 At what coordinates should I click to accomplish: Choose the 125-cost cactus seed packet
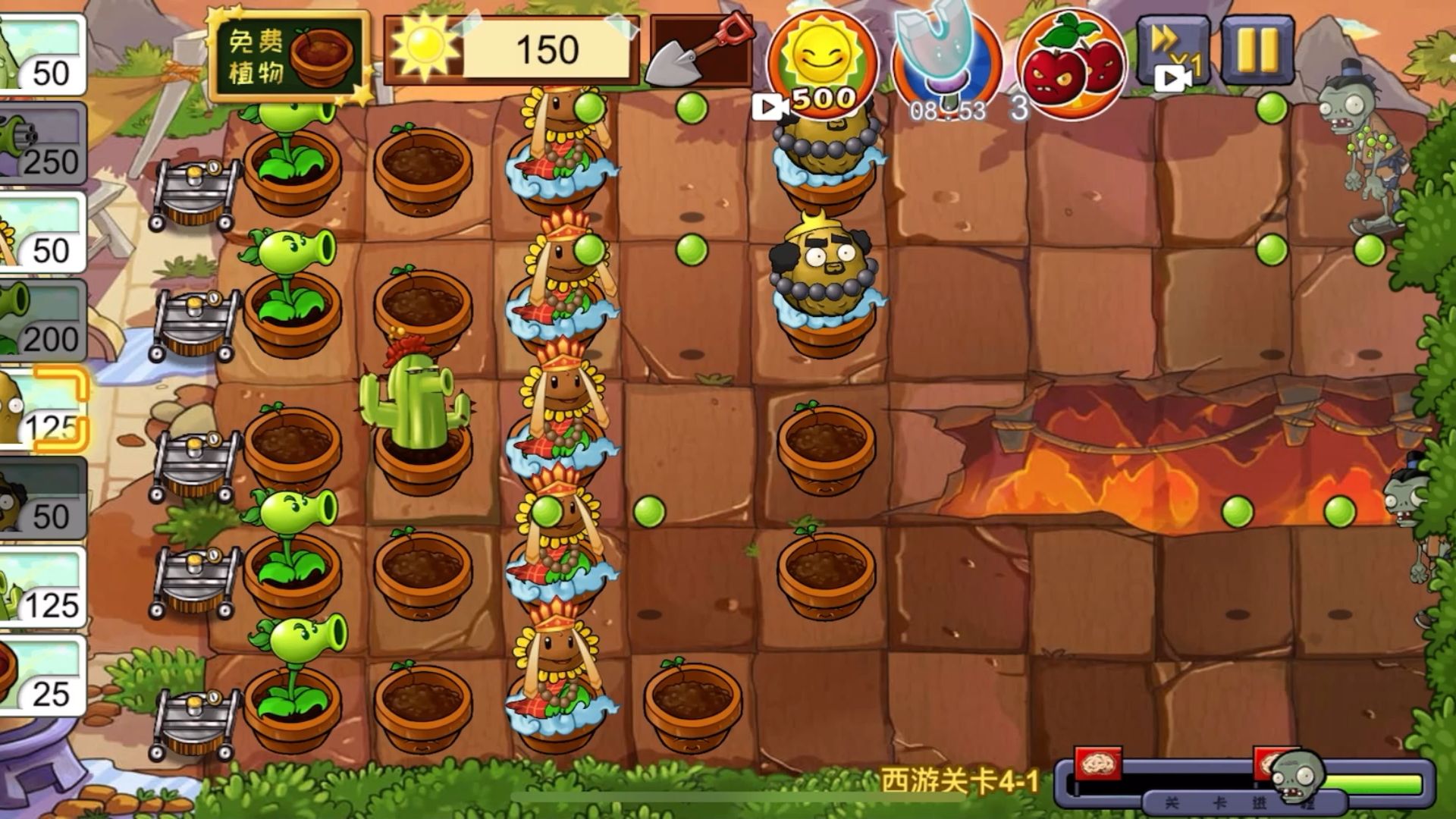coord(42,587)
